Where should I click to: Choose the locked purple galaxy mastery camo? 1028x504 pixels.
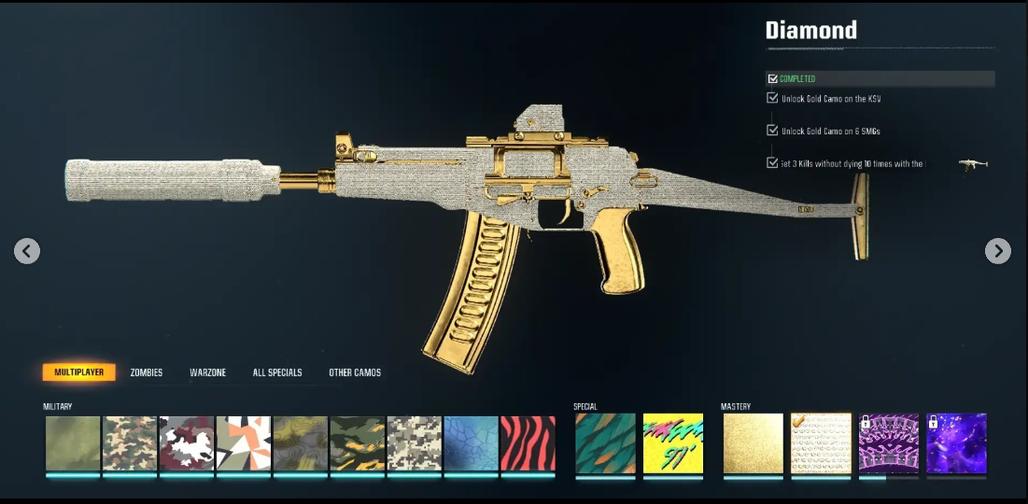click(957, 443)
